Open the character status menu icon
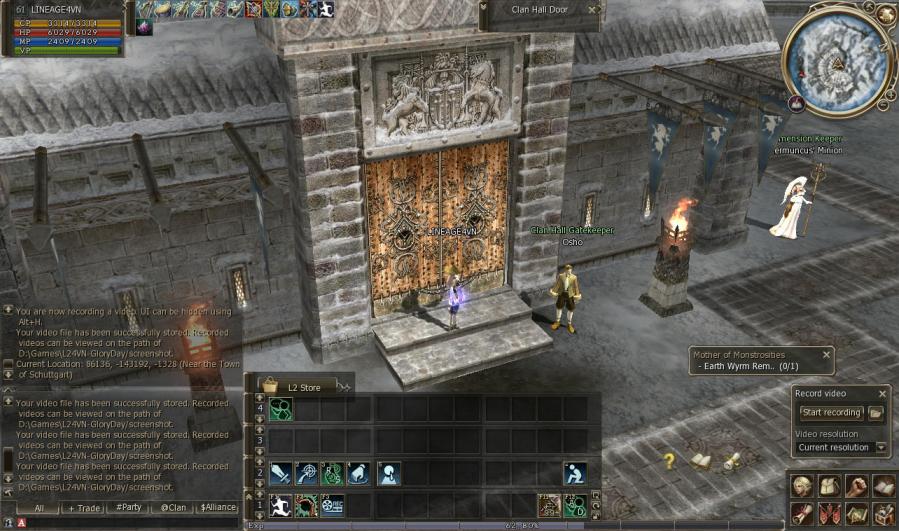The image size is (899, 531). coord(801,486)
